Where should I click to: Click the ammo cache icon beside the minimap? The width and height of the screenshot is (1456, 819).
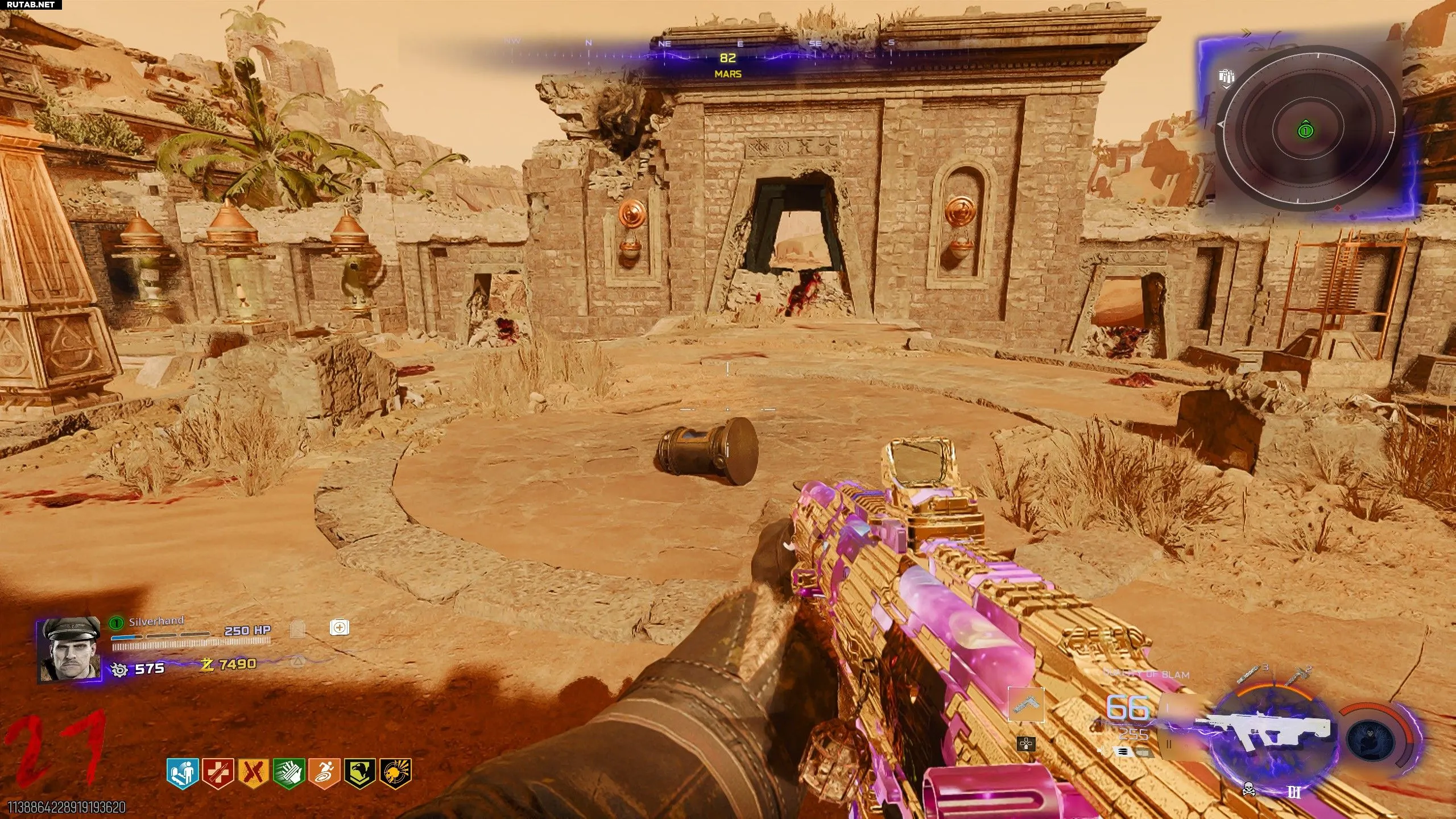click(x=1226, y=77)
